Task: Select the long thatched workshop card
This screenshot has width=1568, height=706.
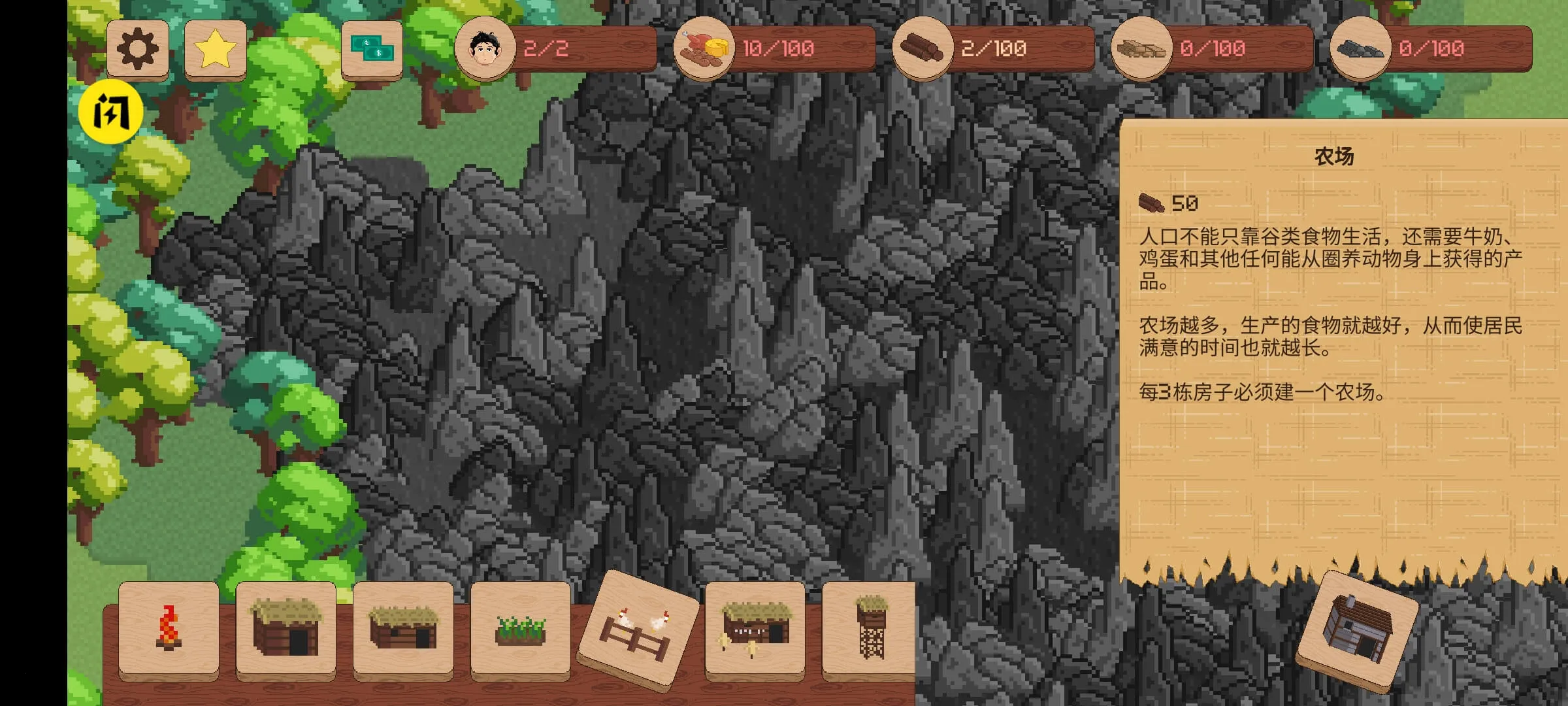Action: pyautogui.click(x=755, y=629)
